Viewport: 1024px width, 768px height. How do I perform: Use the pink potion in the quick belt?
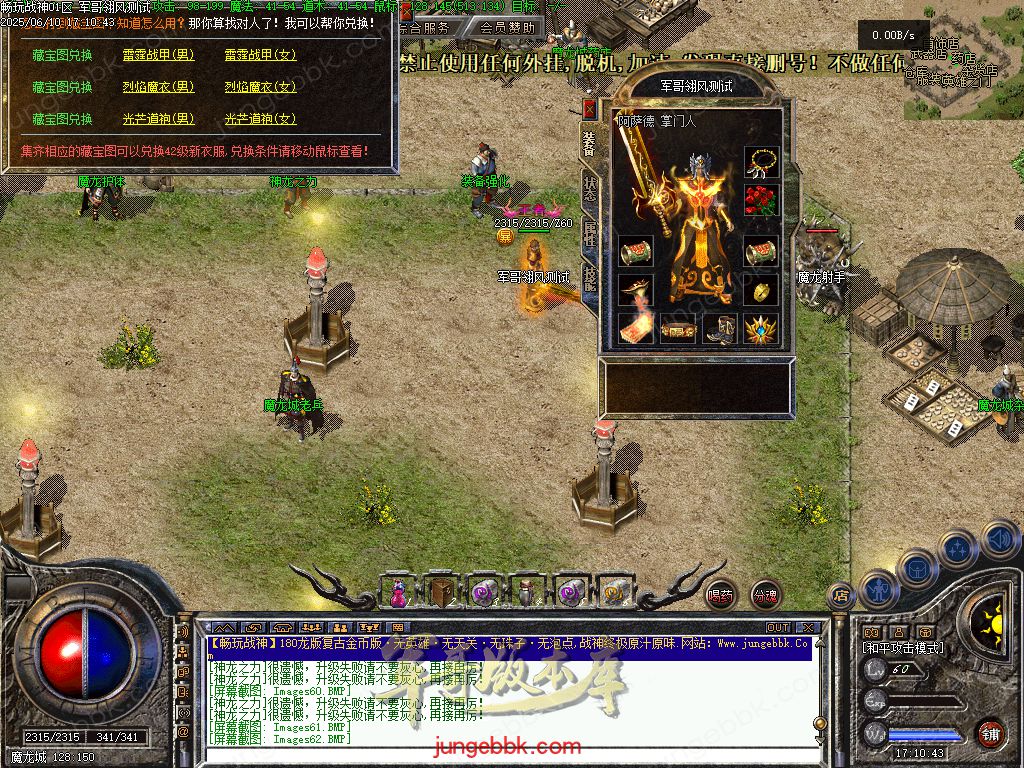click(399, 592)
